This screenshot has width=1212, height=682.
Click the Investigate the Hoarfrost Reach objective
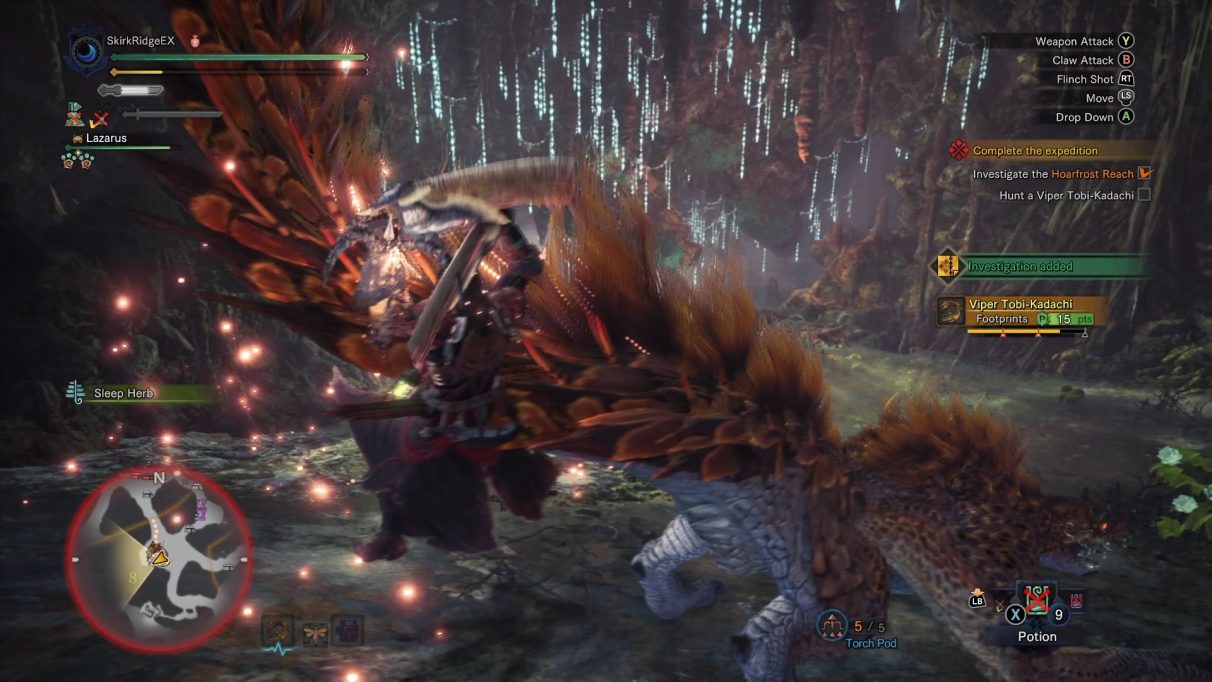tap(1052, 174)
